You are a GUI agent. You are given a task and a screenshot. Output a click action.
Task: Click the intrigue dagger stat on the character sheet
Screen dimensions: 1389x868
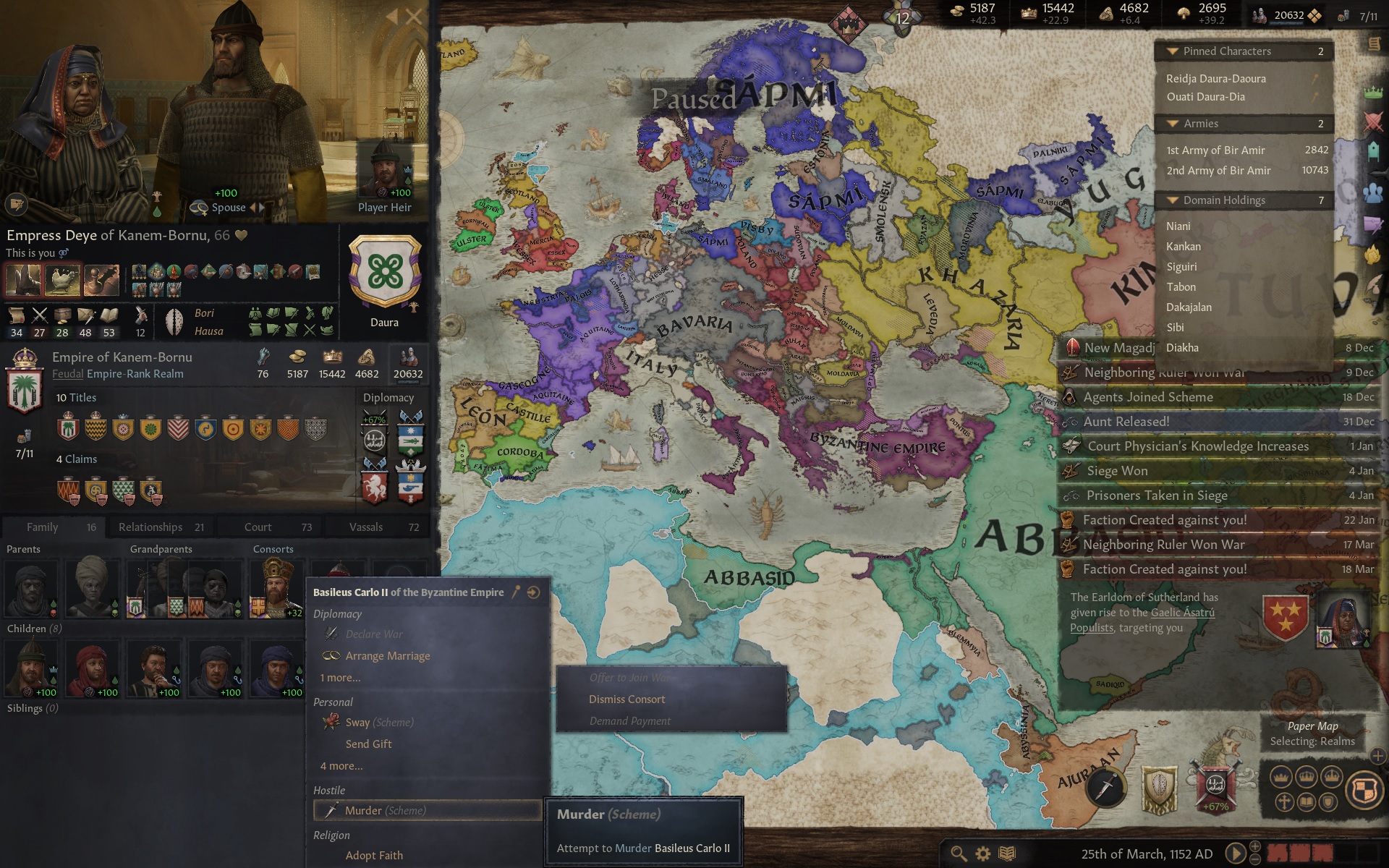(x=85, y=318)
